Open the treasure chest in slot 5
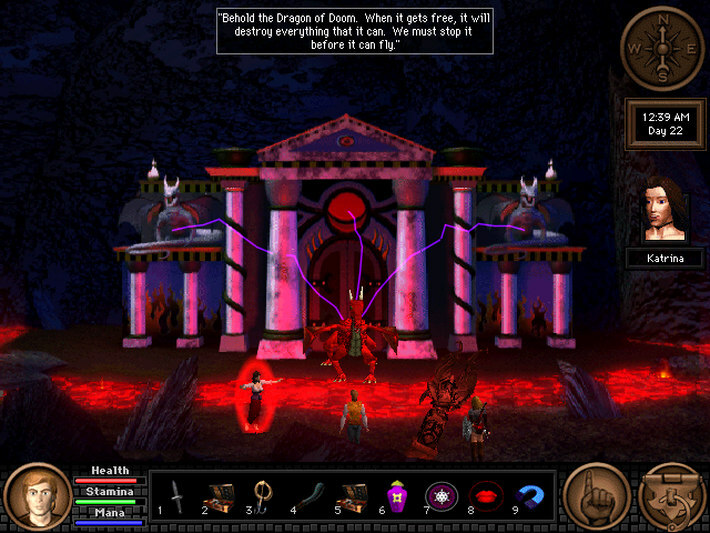Viewport: 710px width, 533px height. point(354,496)
